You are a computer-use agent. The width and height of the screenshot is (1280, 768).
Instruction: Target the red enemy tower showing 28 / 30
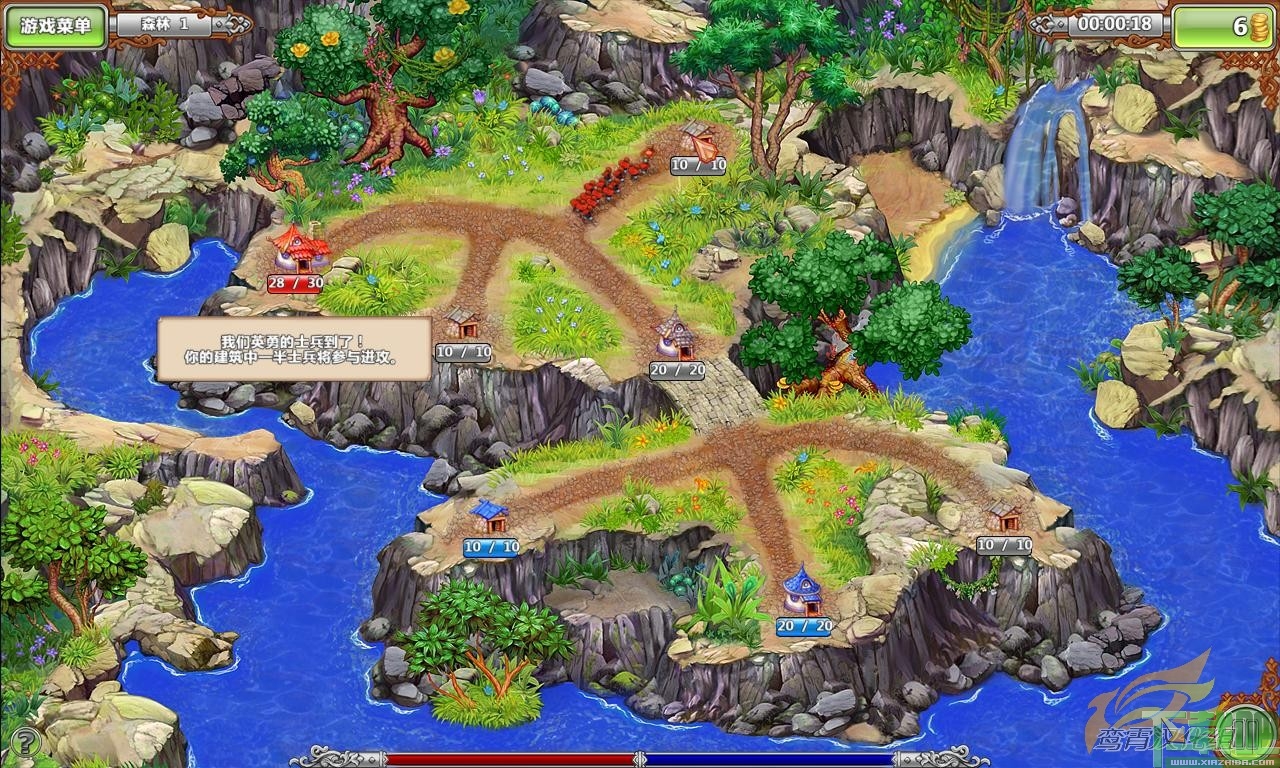point(299,248)
